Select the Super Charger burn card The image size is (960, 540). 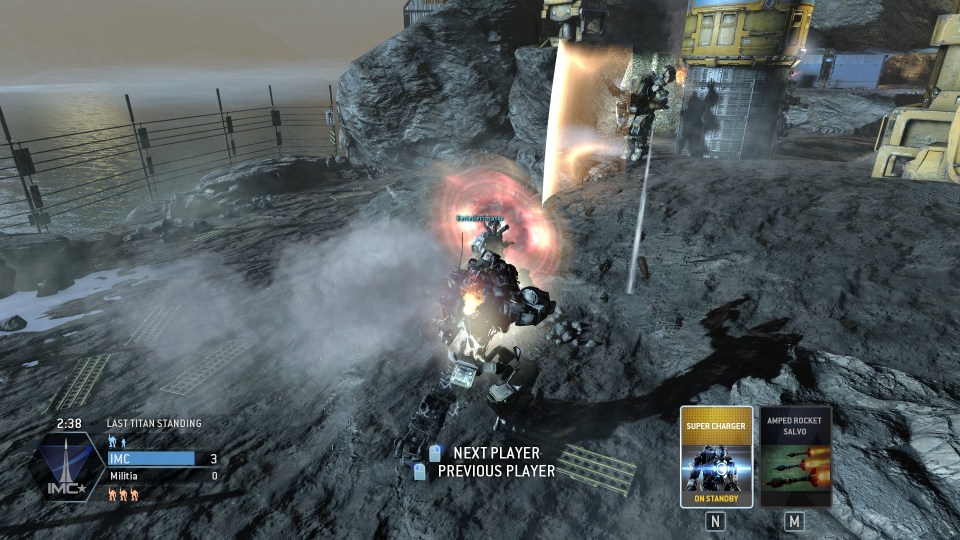click(x=716, y=456)
